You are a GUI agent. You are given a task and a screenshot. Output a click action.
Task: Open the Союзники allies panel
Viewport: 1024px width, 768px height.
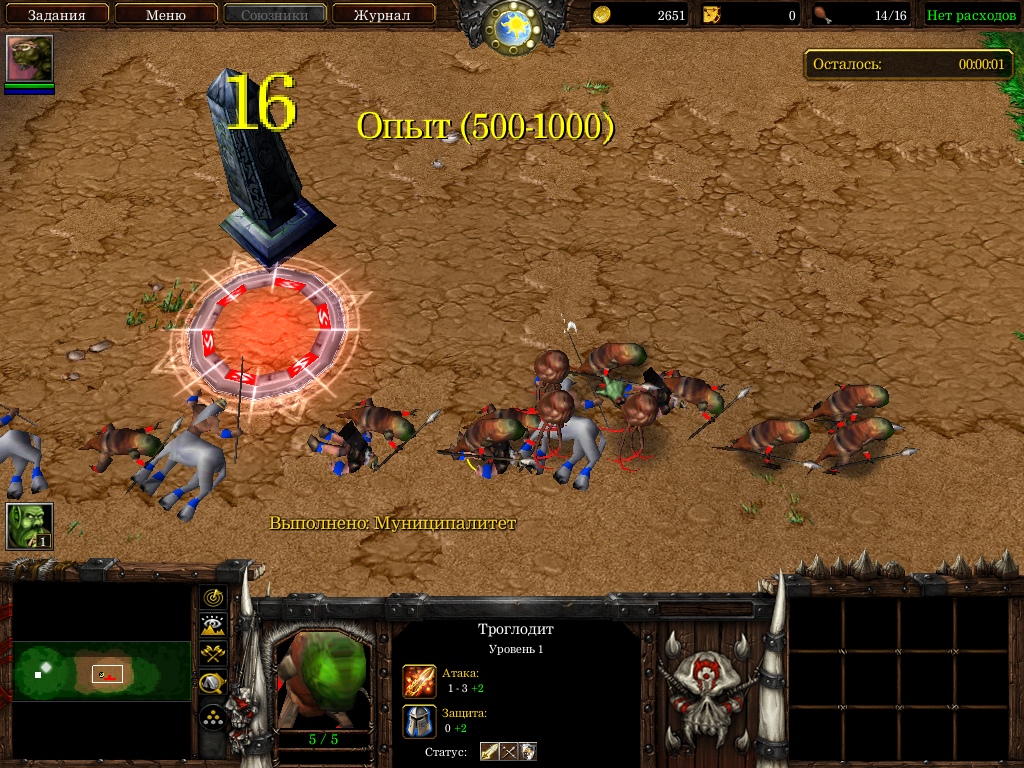coord(275,15)
